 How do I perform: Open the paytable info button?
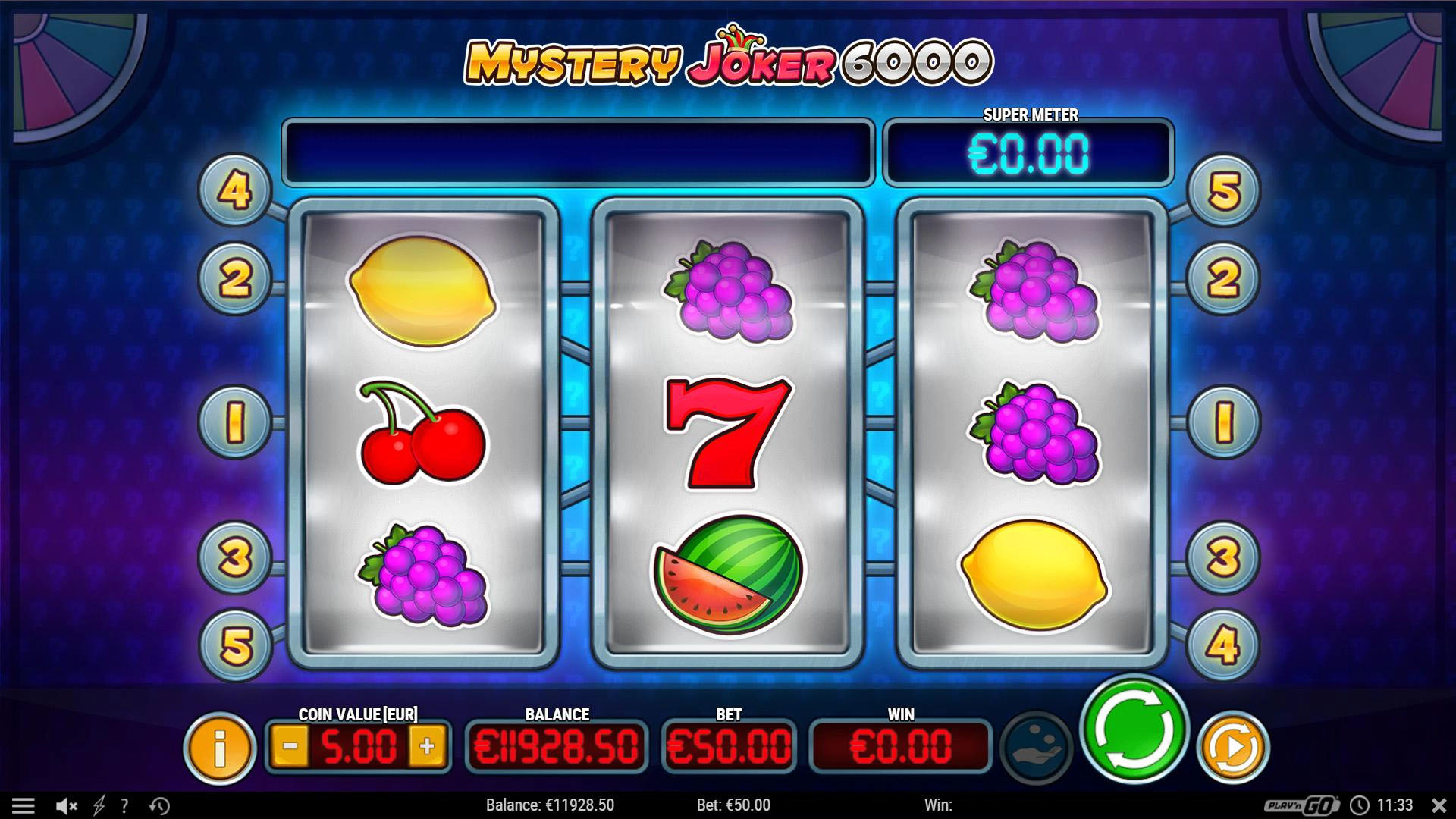220,748
